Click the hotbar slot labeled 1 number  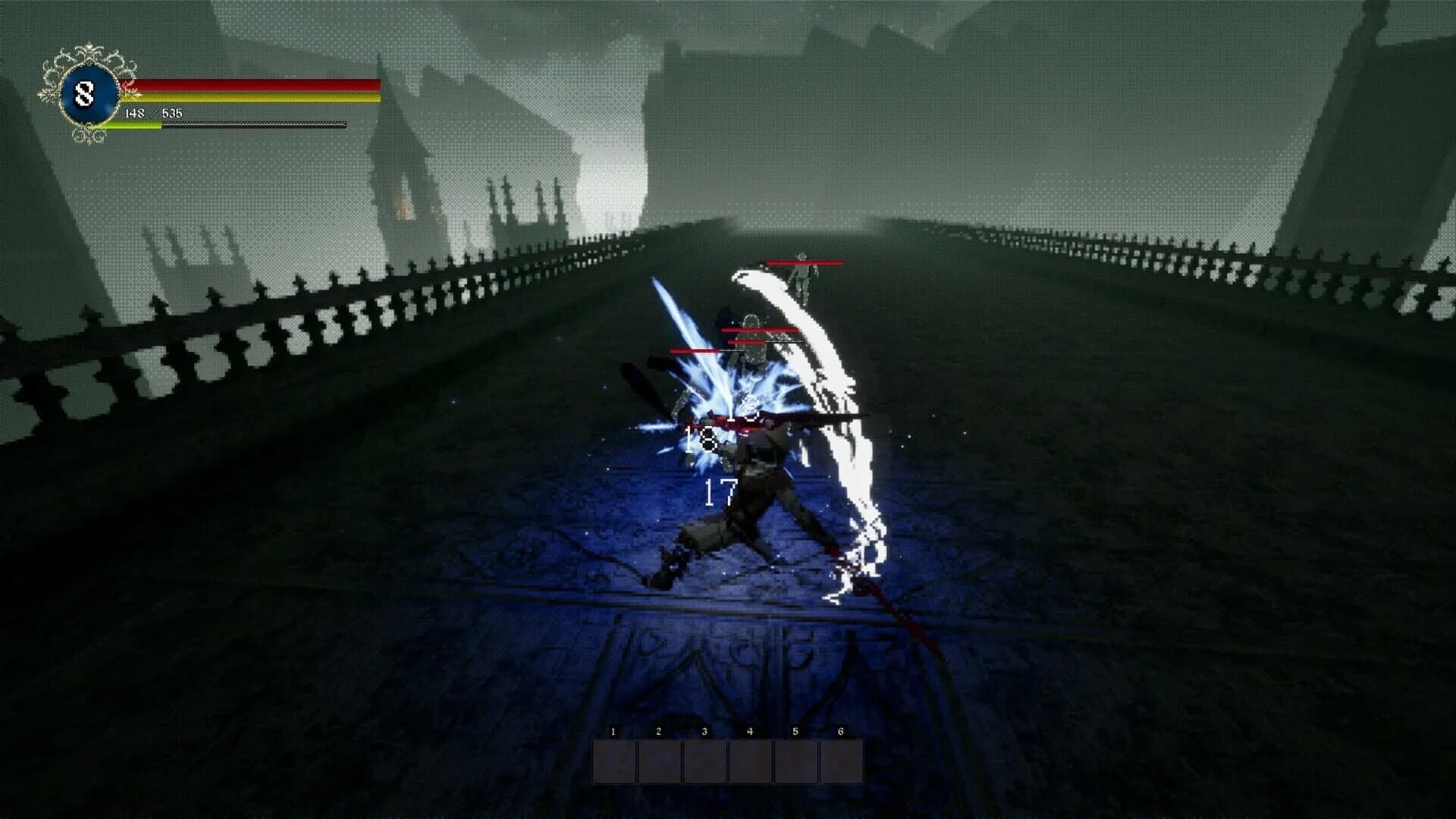[x=611, y=732]
